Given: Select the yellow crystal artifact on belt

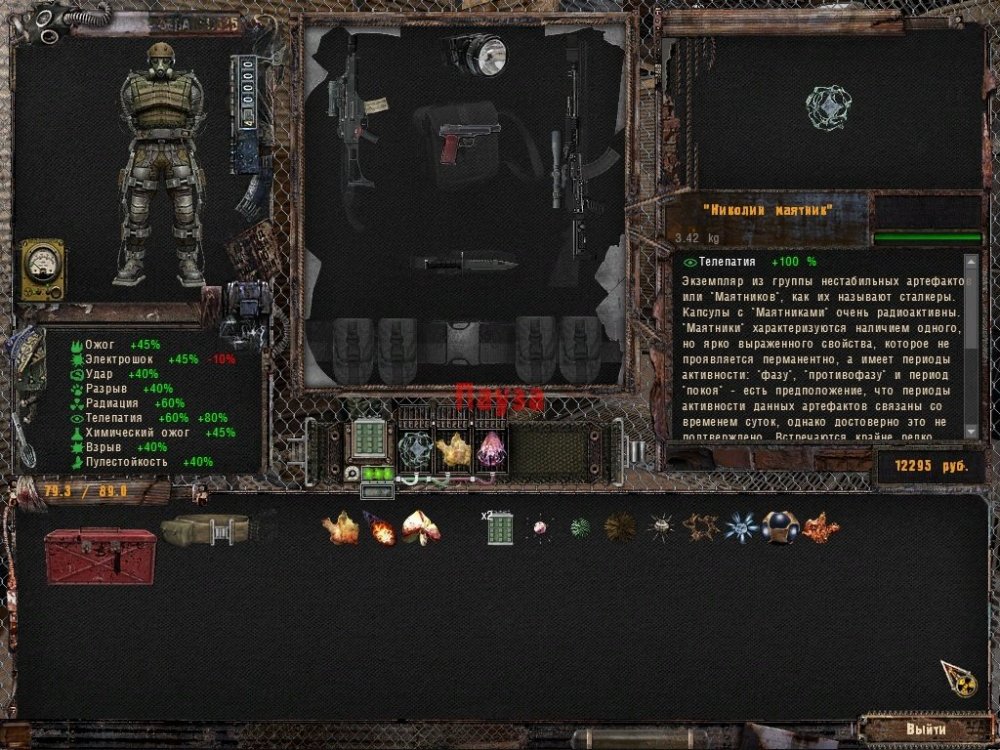Looking at the screenshot, I should pyautogui.click(x=453, y=452).
